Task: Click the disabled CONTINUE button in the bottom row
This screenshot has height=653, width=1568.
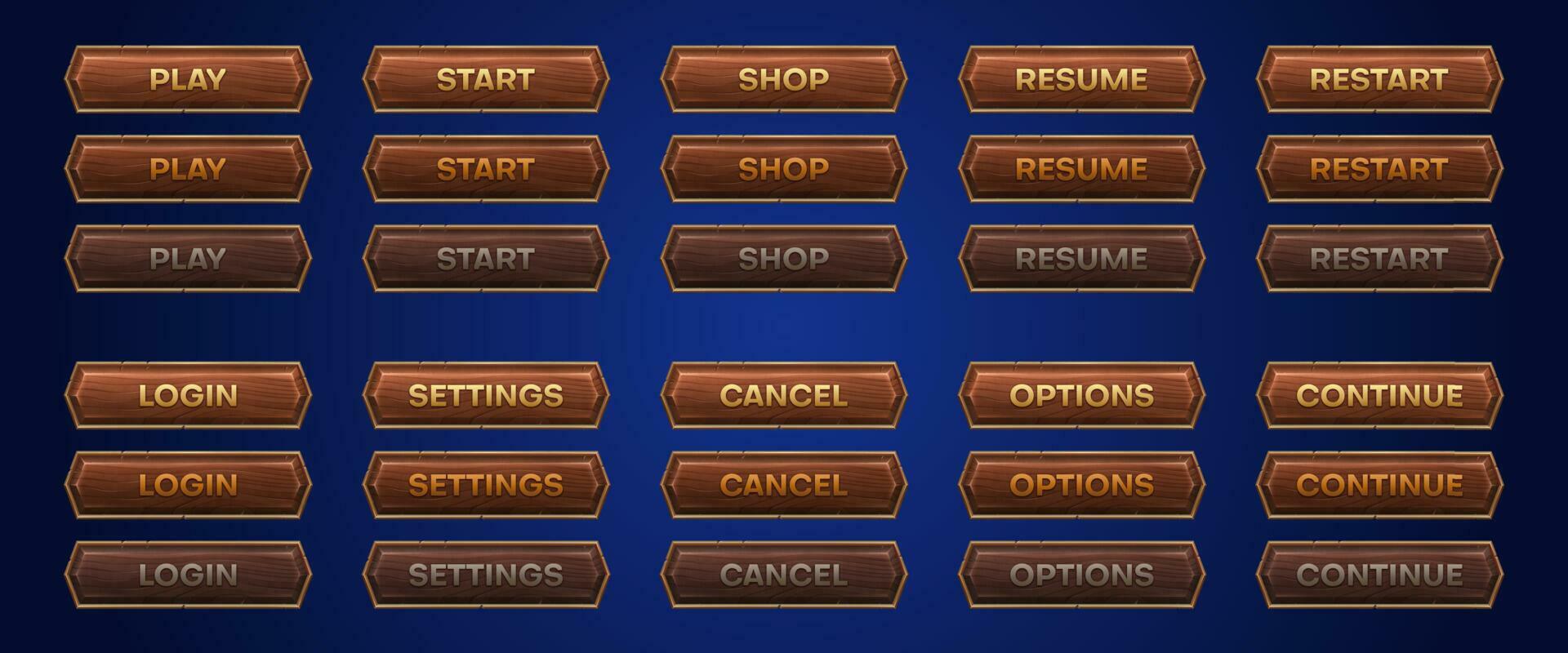Action: coord(1380,575)
